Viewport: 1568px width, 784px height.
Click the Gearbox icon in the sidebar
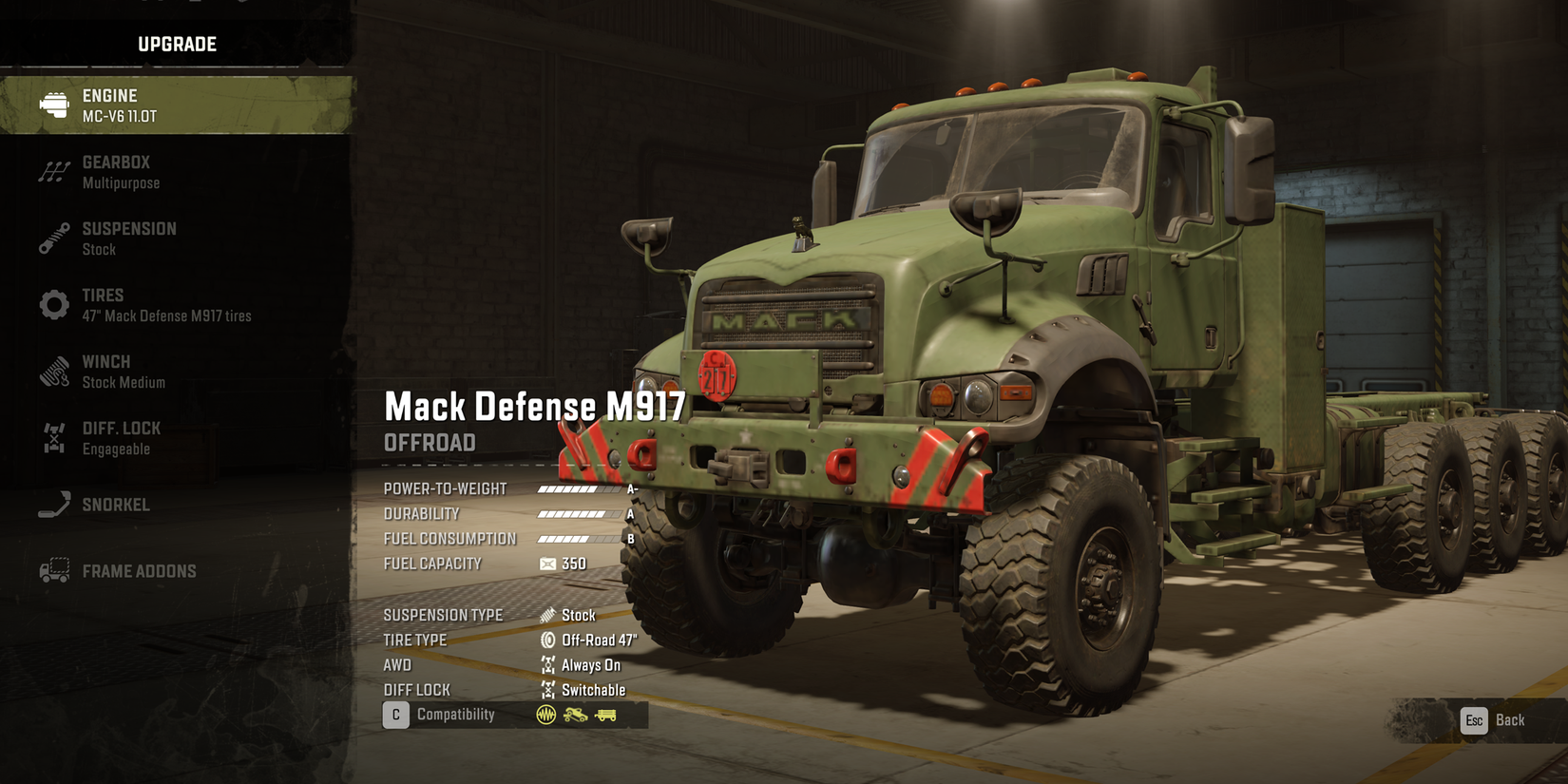pos(53,170)
